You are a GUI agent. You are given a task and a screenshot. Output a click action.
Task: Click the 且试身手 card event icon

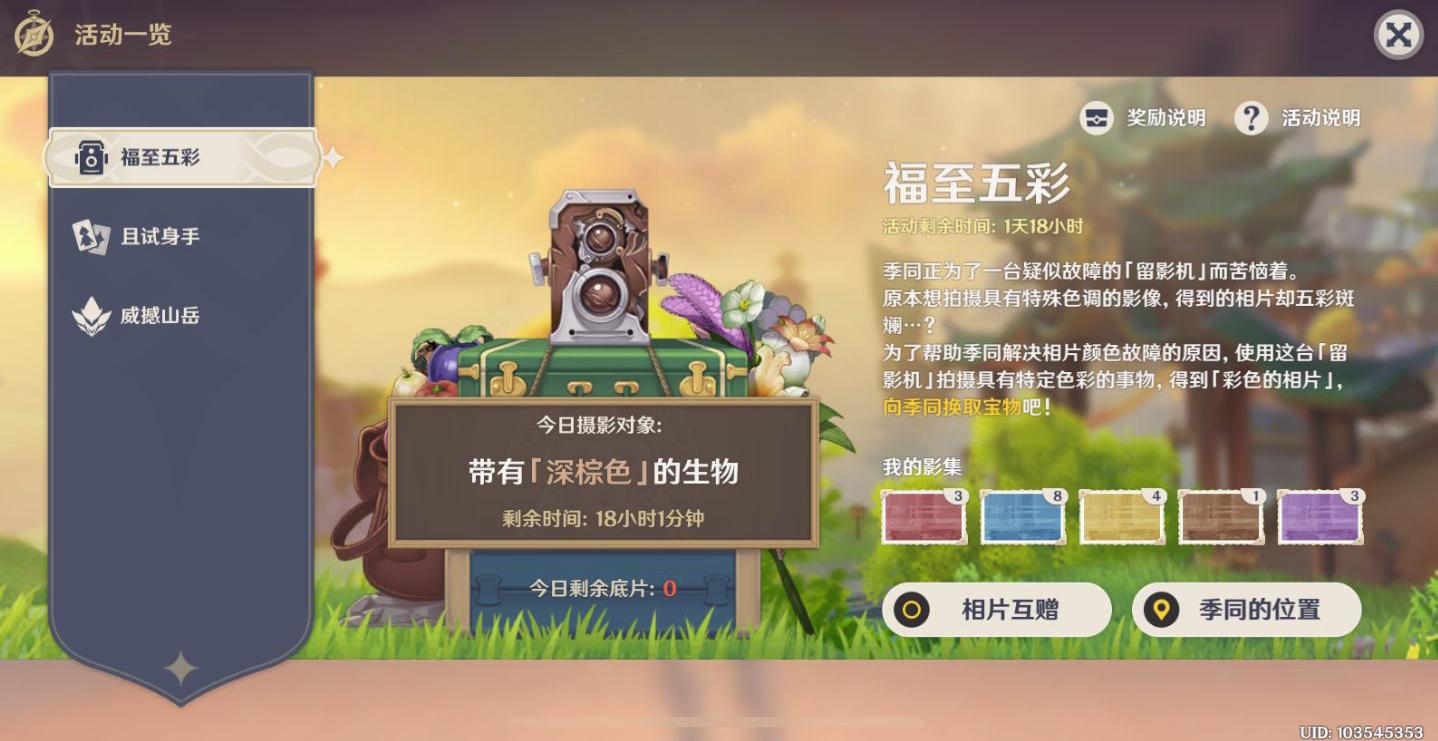[x=90, y=238]
